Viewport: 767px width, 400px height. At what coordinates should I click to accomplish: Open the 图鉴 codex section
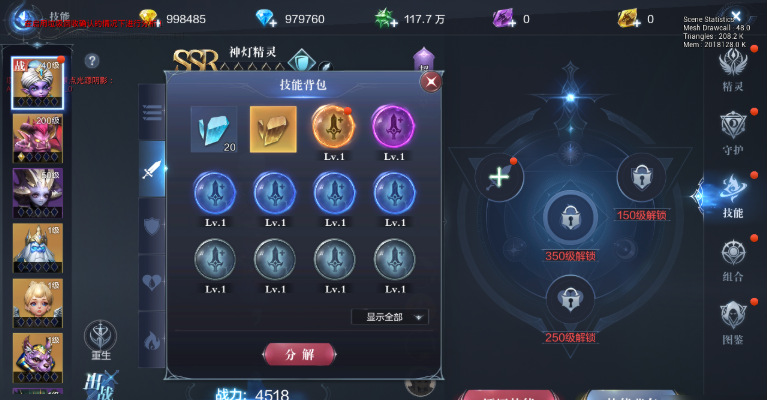[x=733, y=321]
